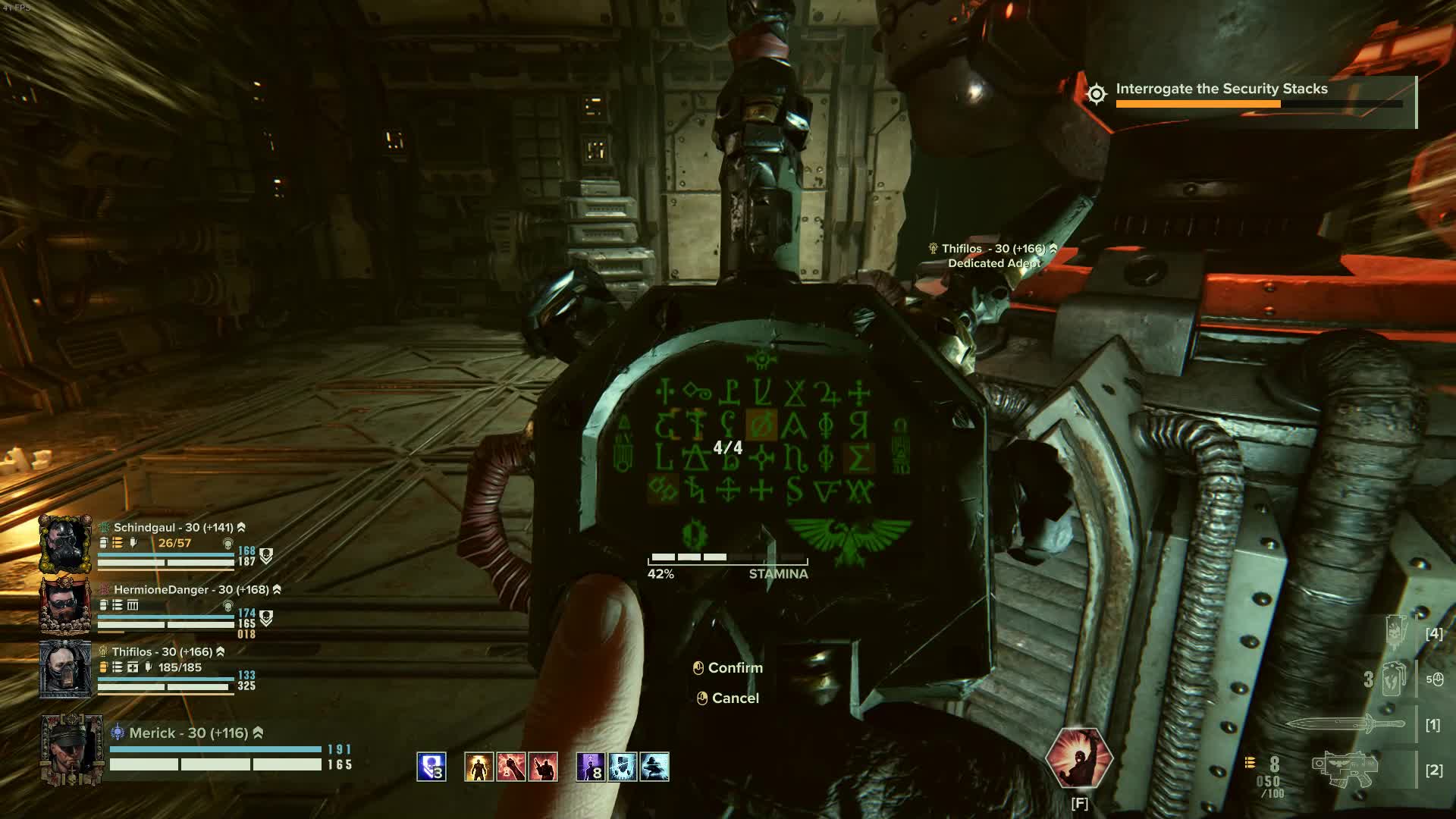Select the grenade slot with three charges
Image resolution: width=1456 pixels, height=819 pixels.
tap(1394, 679)
